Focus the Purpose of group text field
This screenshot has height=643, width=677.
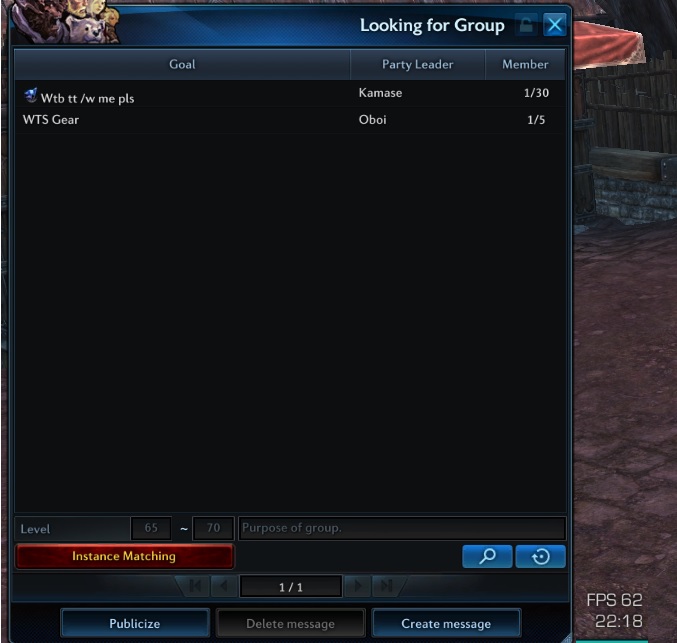[401, 528]
